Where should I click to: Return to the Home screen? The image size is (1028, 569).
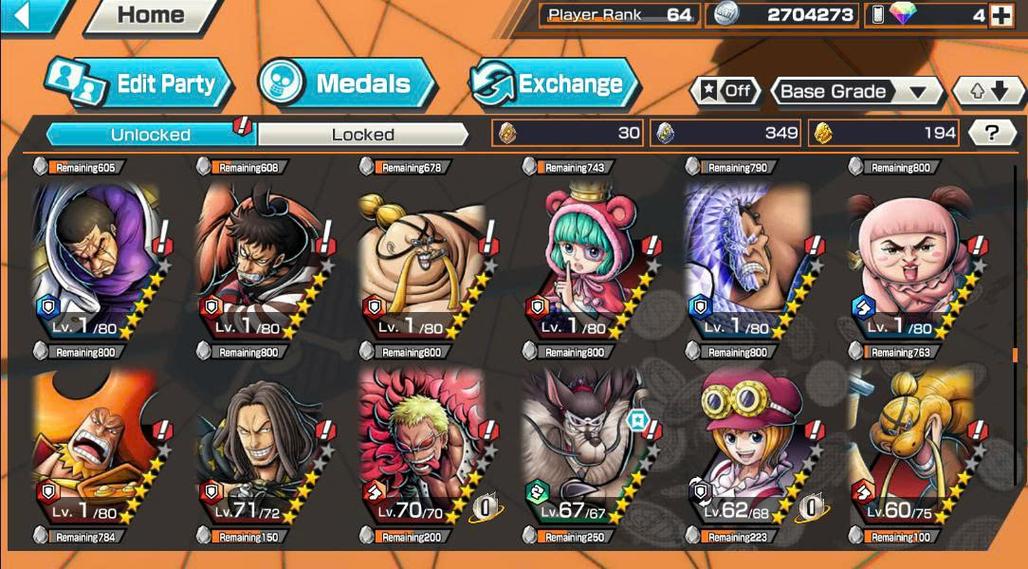(x=150, y=16)
